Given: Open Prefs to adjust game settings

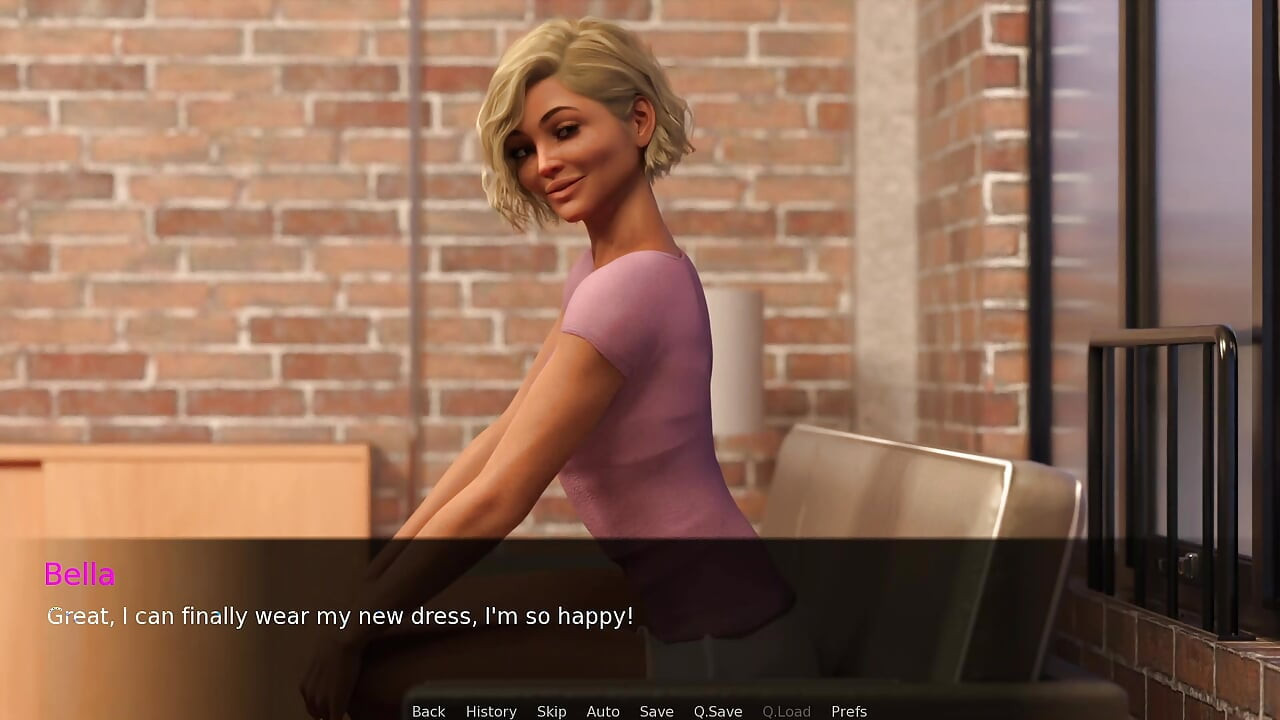Looking at the screenshot, I should tap(849, 711).
